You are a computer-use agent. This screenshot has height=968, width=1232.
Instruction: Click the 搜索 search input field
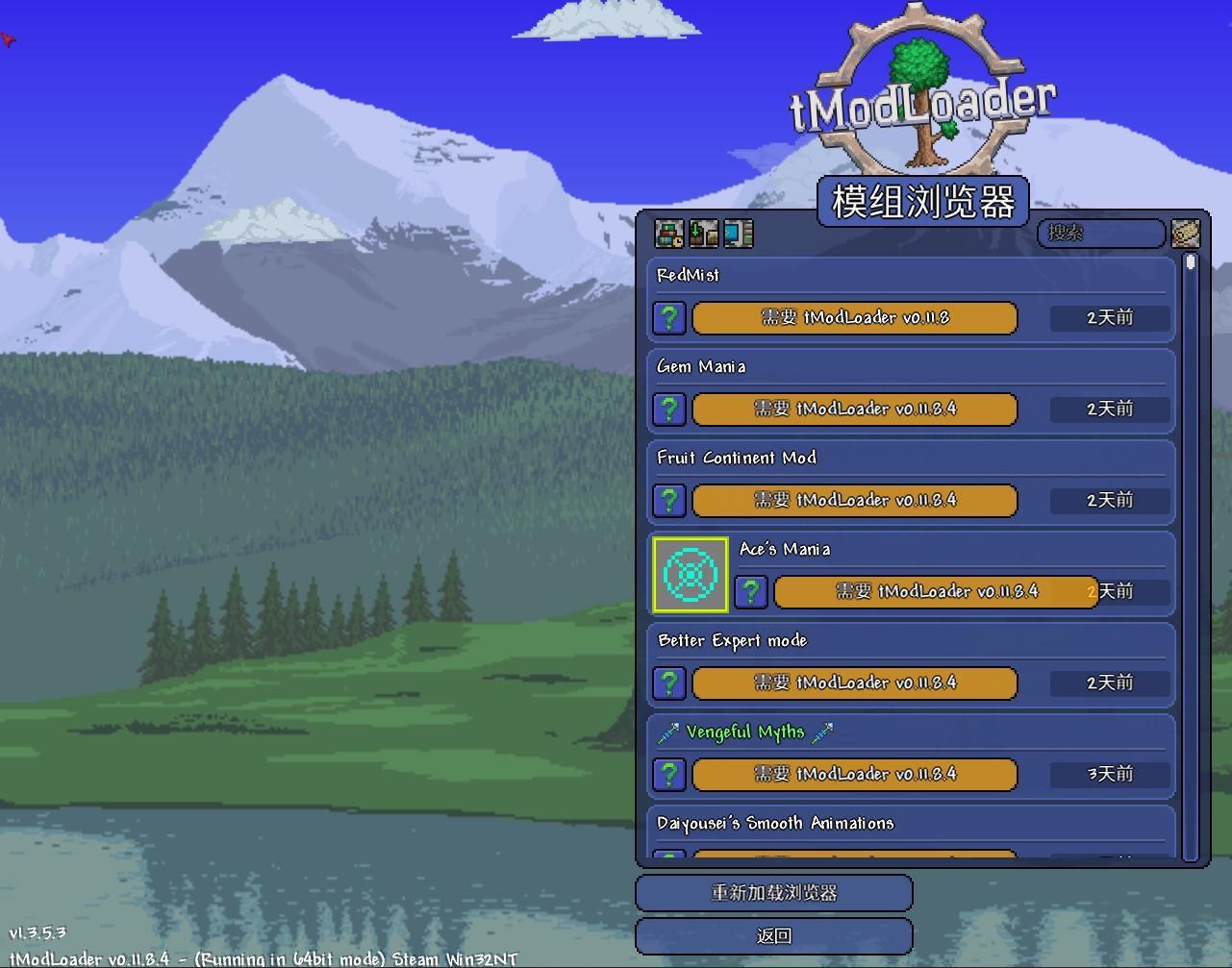click(x=1101, y=234)
